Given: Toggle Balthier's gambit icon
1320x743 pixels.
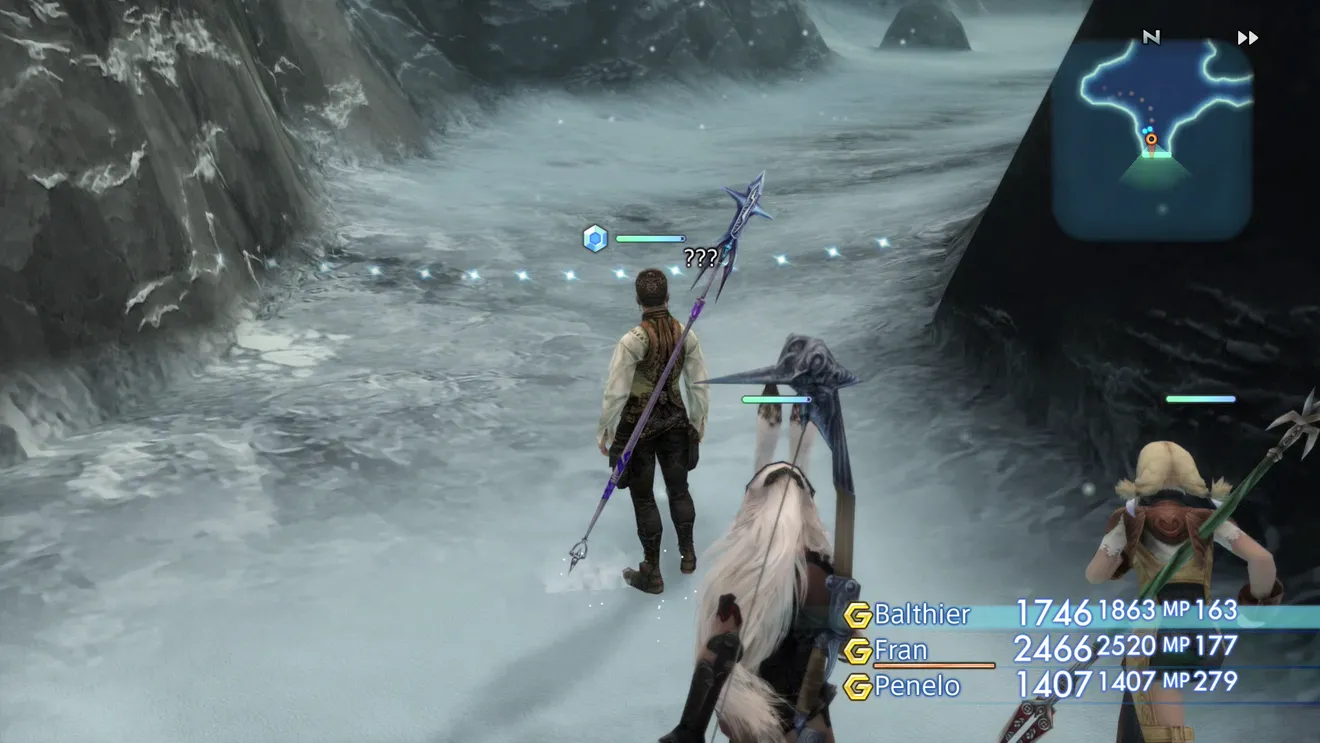Looking at the screenshot, I should (x=857, y=614).
